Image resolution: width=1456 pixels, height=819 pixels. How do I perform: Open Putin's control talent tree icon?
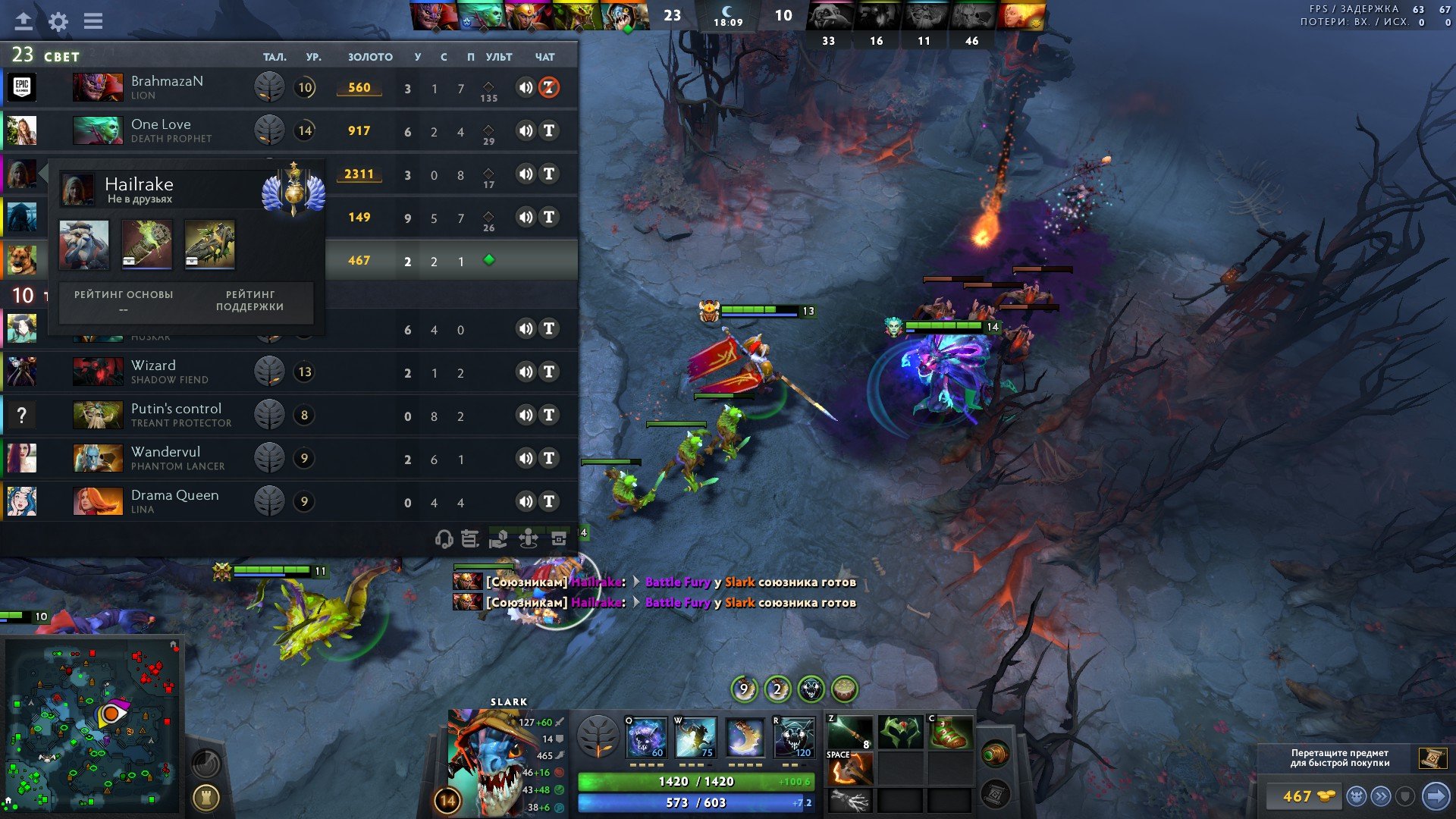(x=268, y=416)
